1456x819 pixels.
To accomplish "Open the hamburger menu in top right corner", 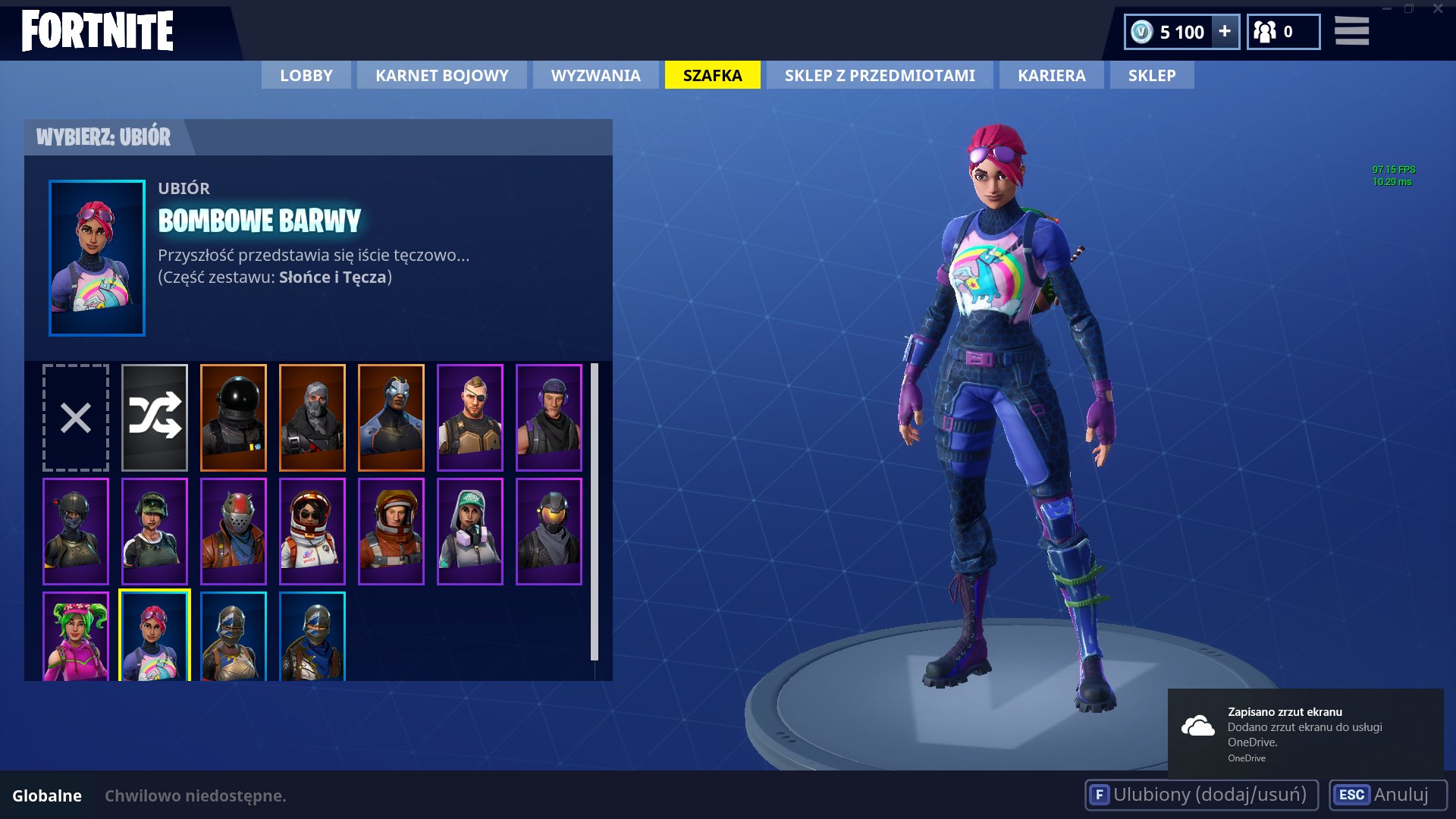I will [1352, 32].
